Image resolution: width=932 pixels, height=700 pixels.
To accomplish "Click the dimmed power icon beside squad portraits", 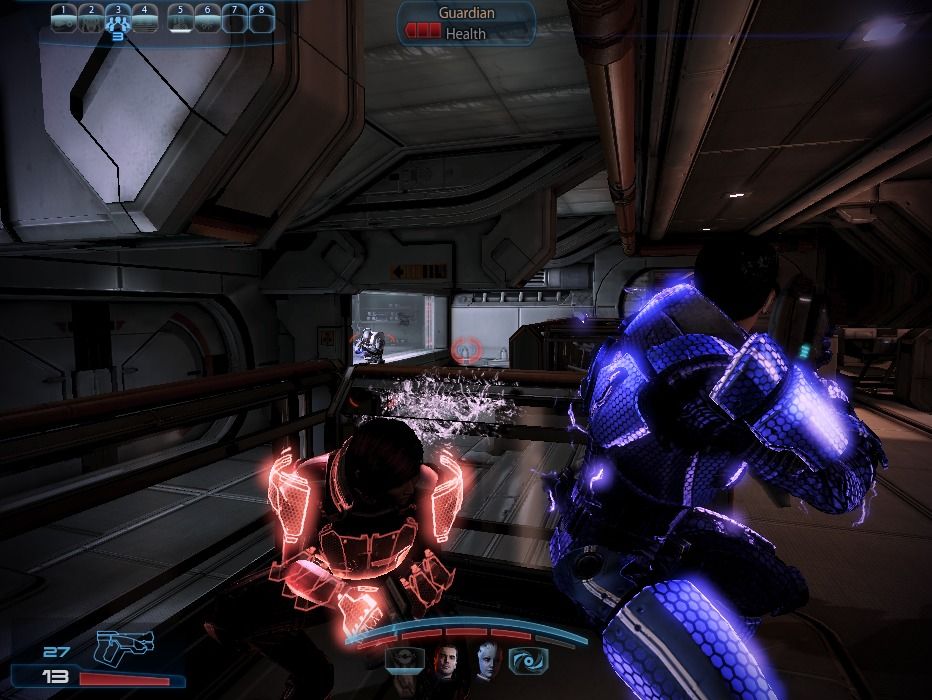I will (404, 660).
